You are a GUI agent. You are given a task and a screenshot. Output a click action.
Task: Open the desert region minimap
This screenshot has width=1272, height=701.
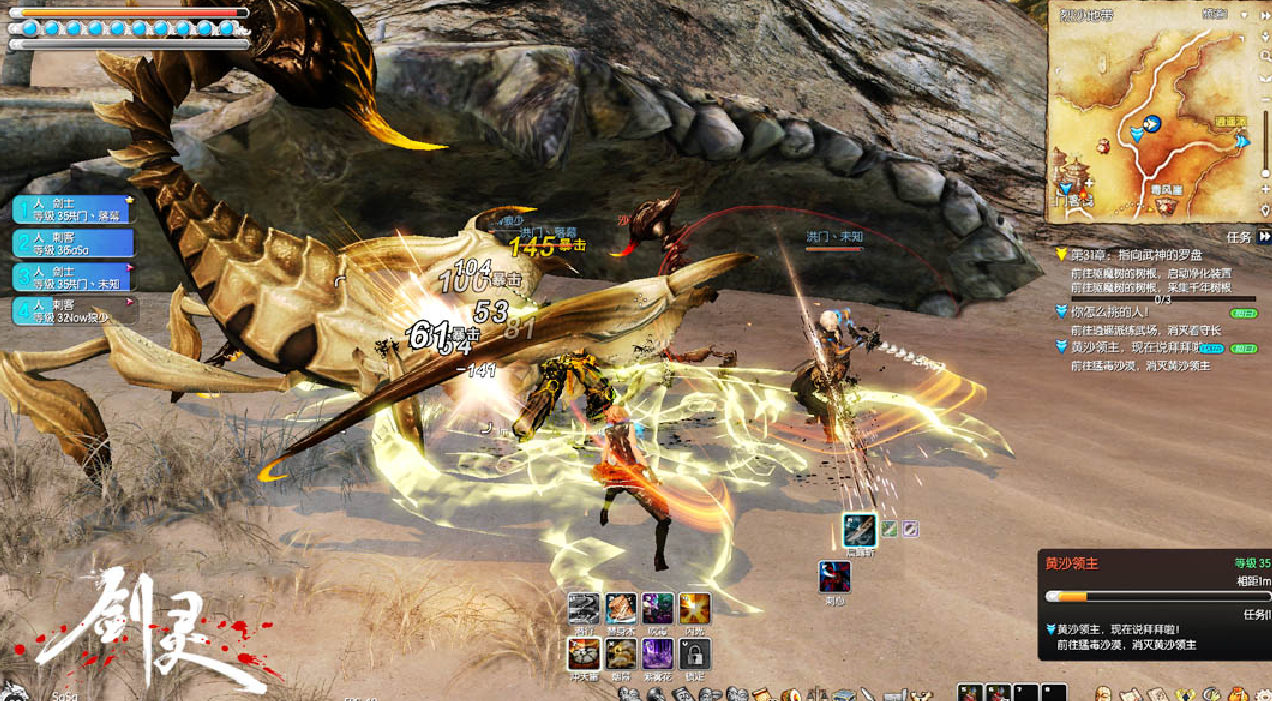1150,120
